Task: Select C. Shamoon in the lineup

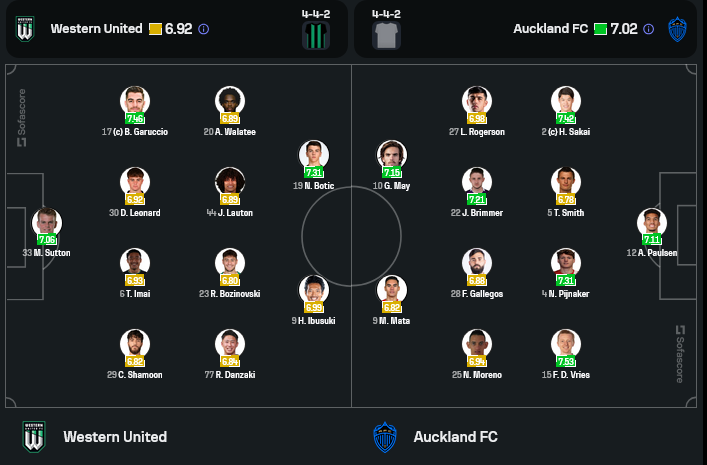Action: [135, 345]
